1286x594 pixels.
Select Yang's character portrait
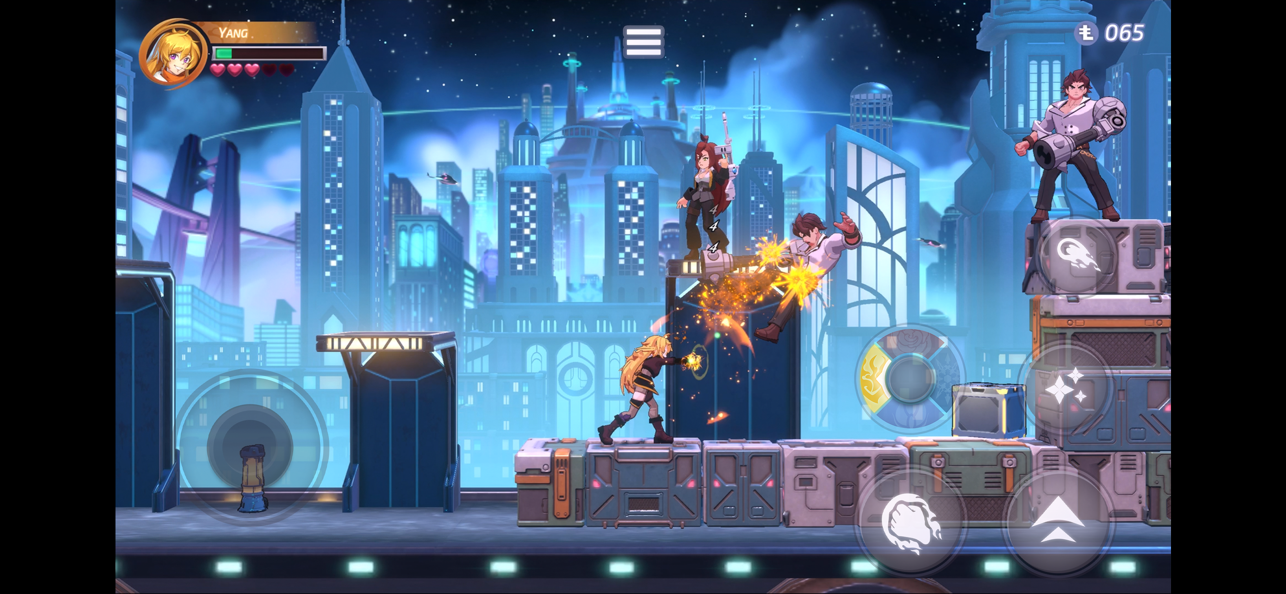(173, 54)
